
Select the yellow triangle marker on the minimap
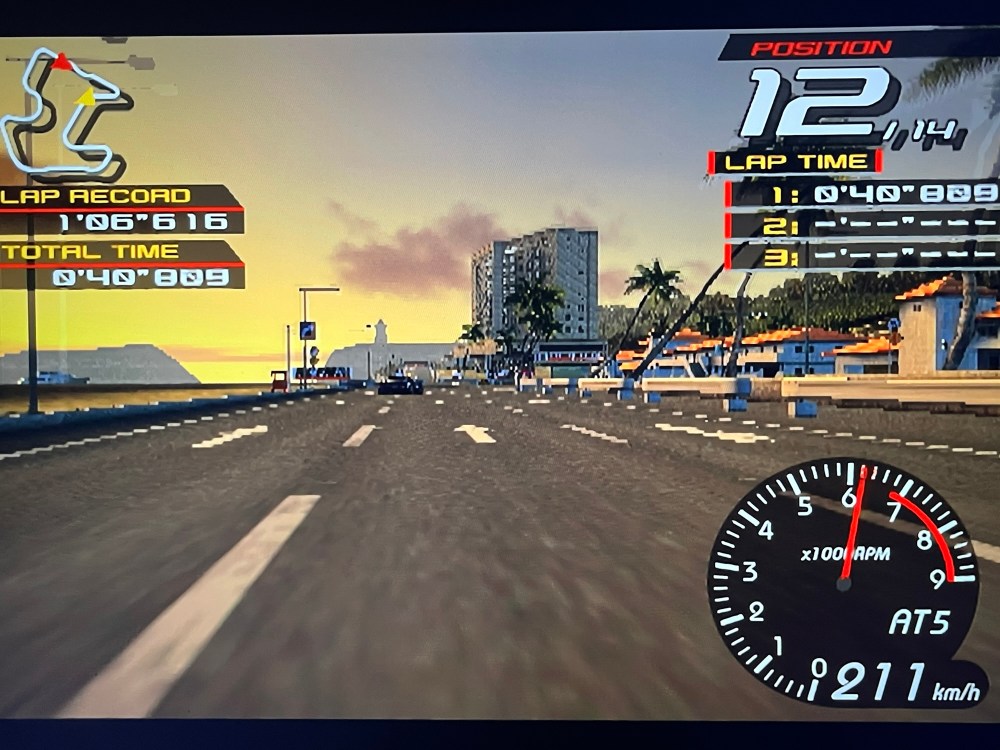click(x=87, y=97)
